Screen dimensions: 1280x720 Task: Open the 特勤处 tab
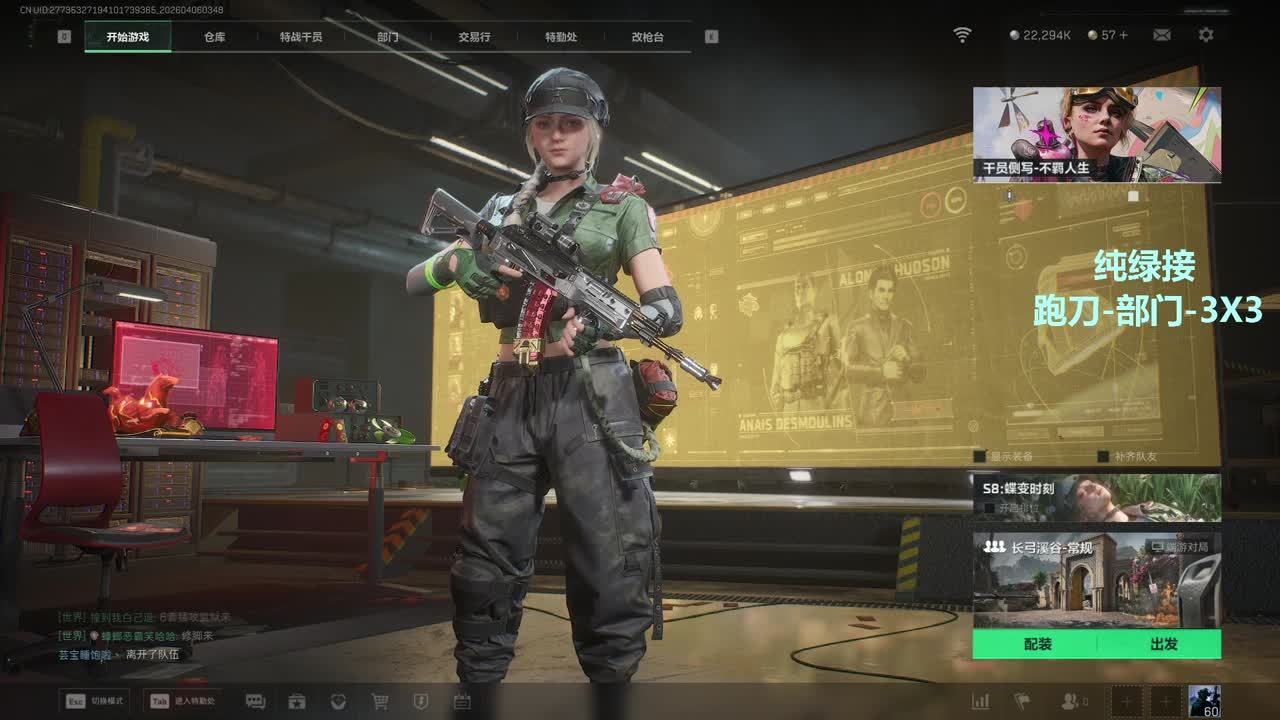pyautogui.click(x=561, y=37)
